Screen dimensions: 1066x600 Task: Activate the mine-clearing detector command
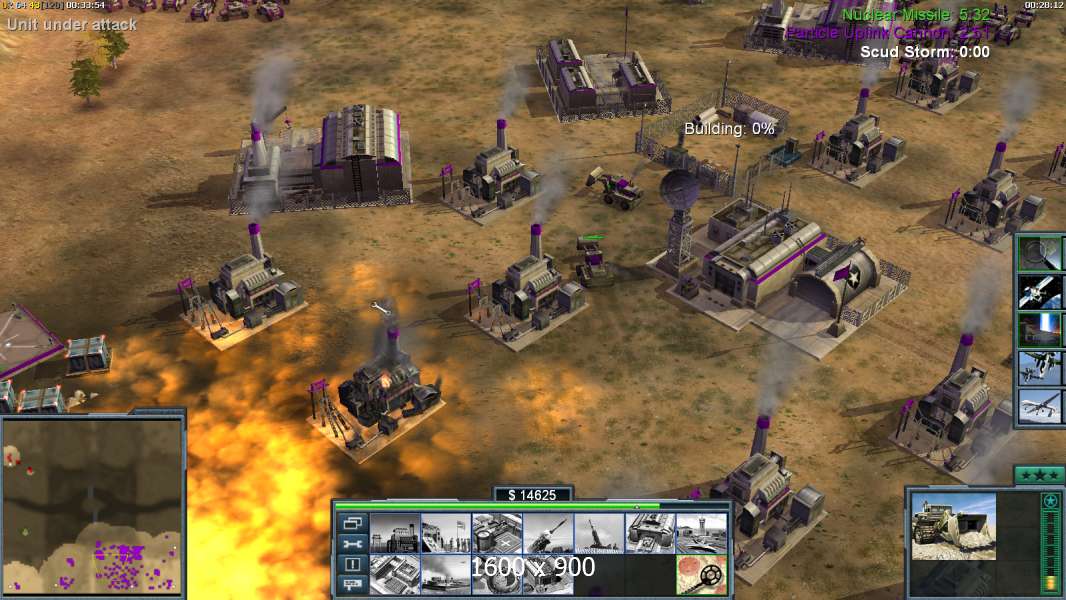700,574
